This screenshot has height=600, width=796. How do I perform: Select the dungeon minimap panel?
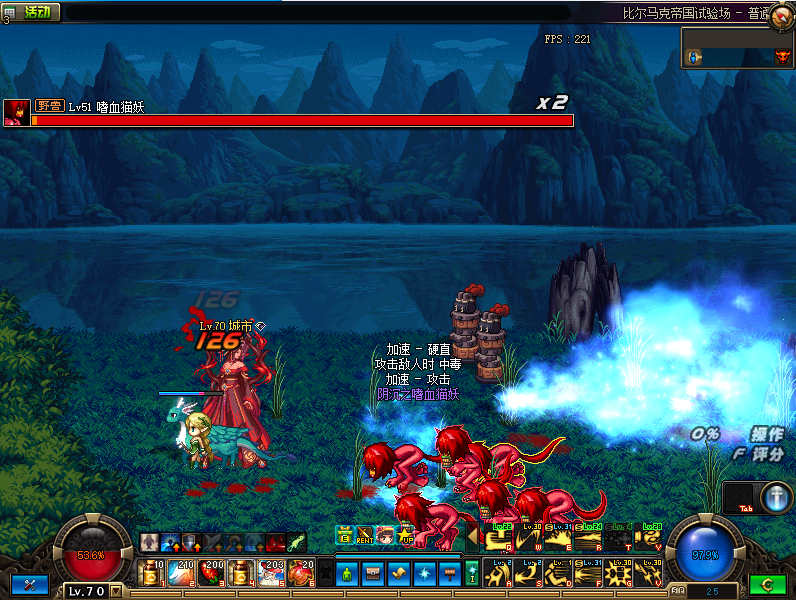click(x=738, y=48)
